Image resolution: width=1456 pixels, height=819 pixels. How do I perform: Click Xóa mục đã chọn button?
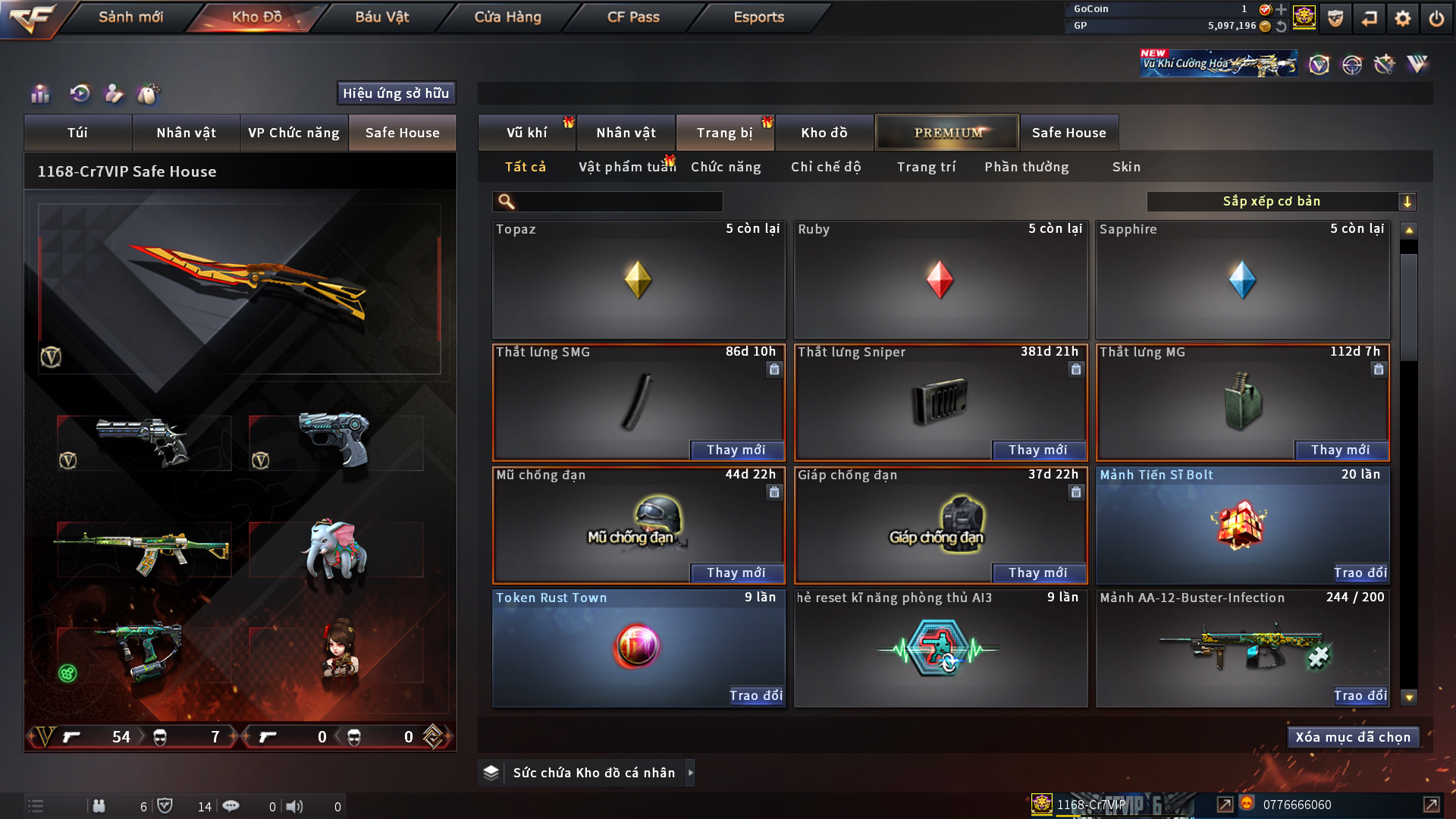(x=1352, y=737)
